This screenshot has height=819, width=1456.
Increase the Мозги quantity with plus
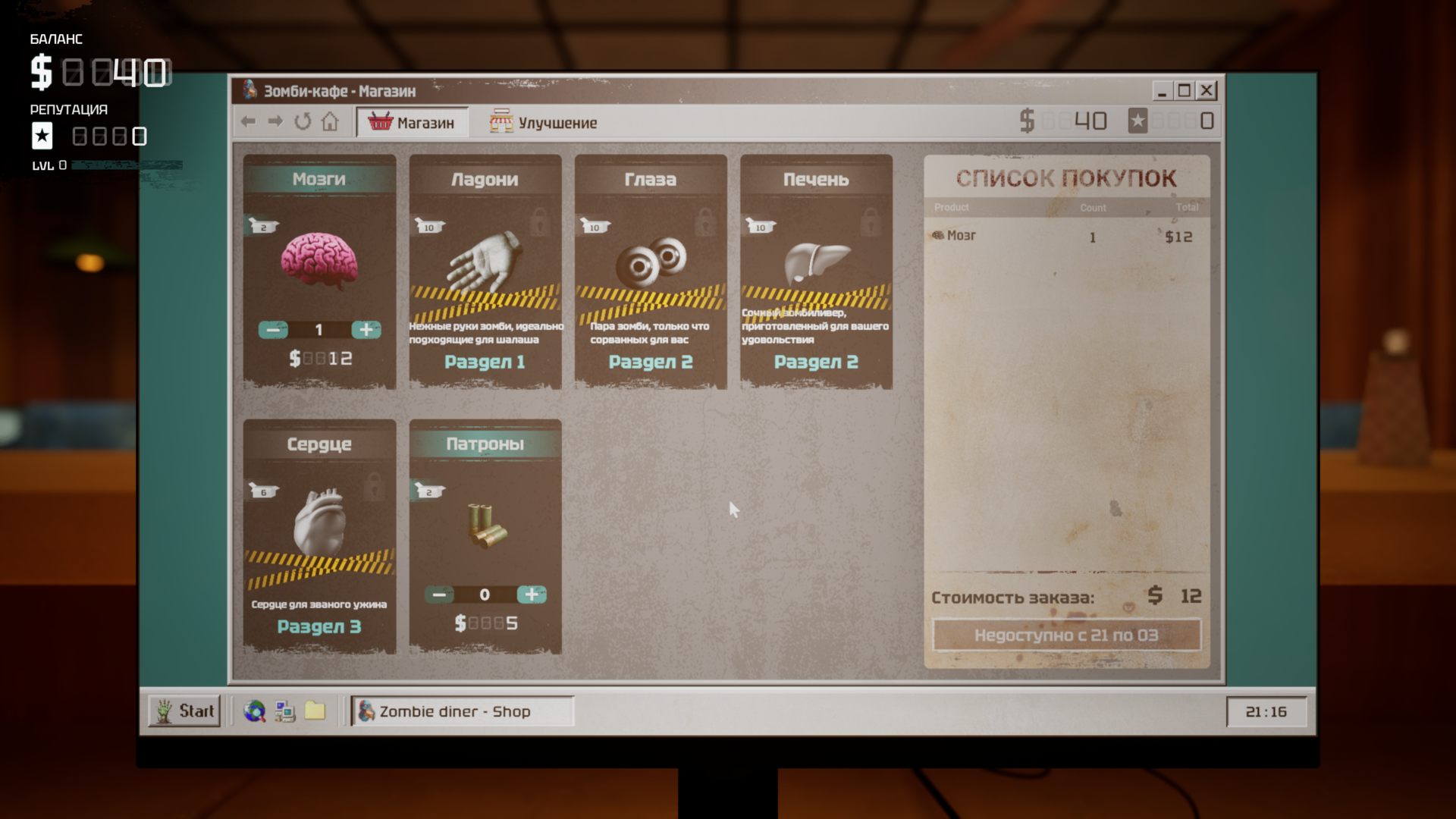366,330
